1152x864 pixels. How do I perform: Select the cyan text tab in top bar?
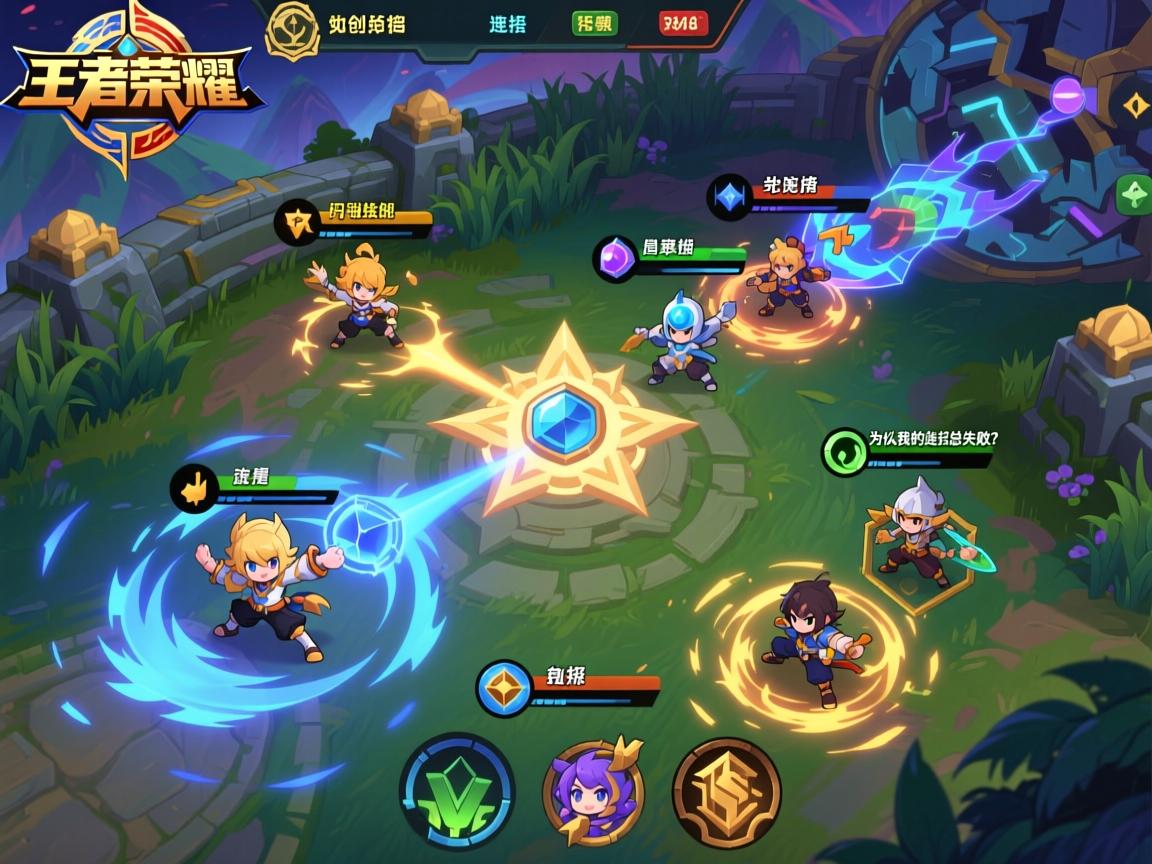click(508, 24)
